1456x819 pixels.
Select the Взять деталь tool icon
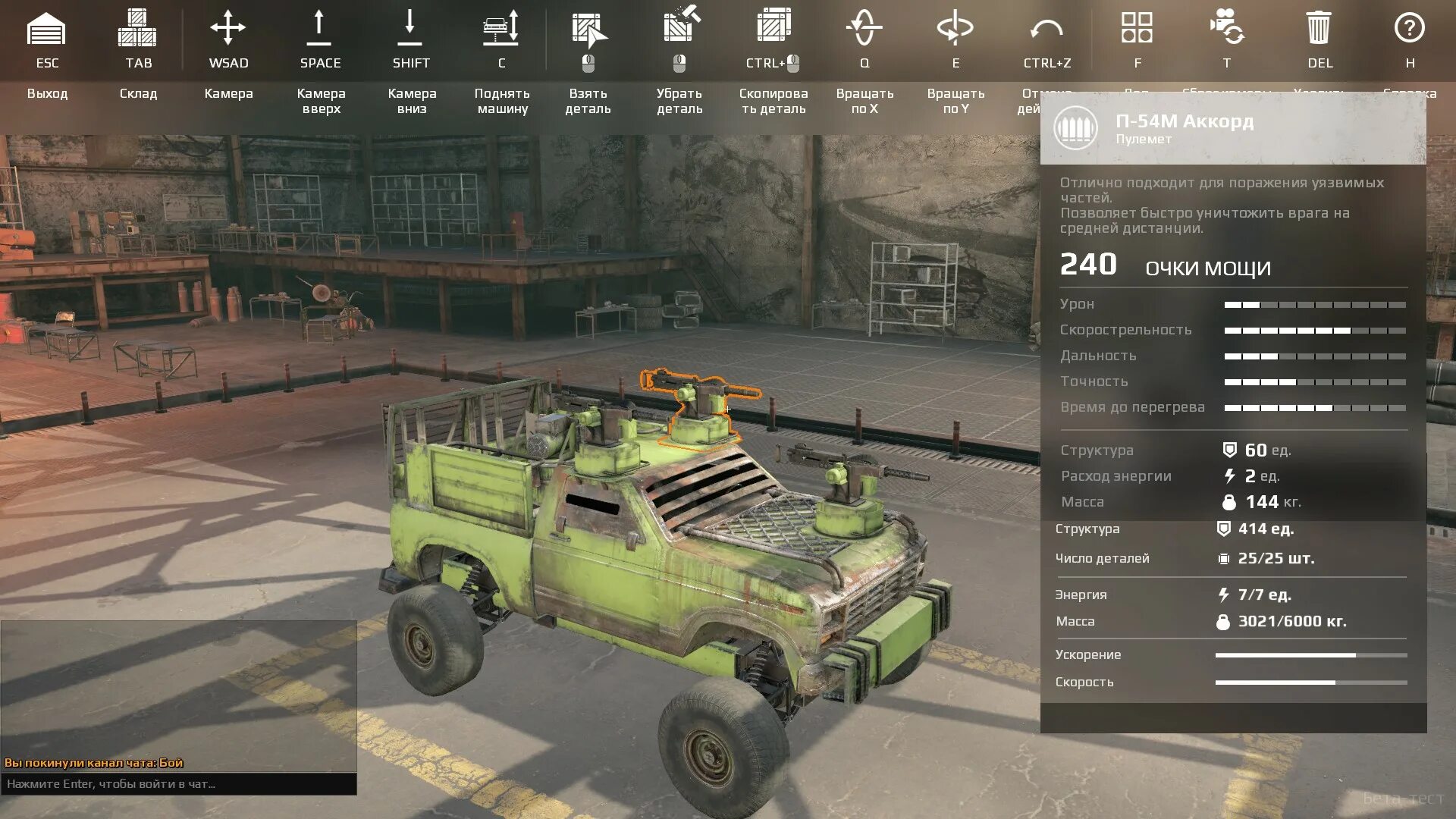[x=589, y=30]
